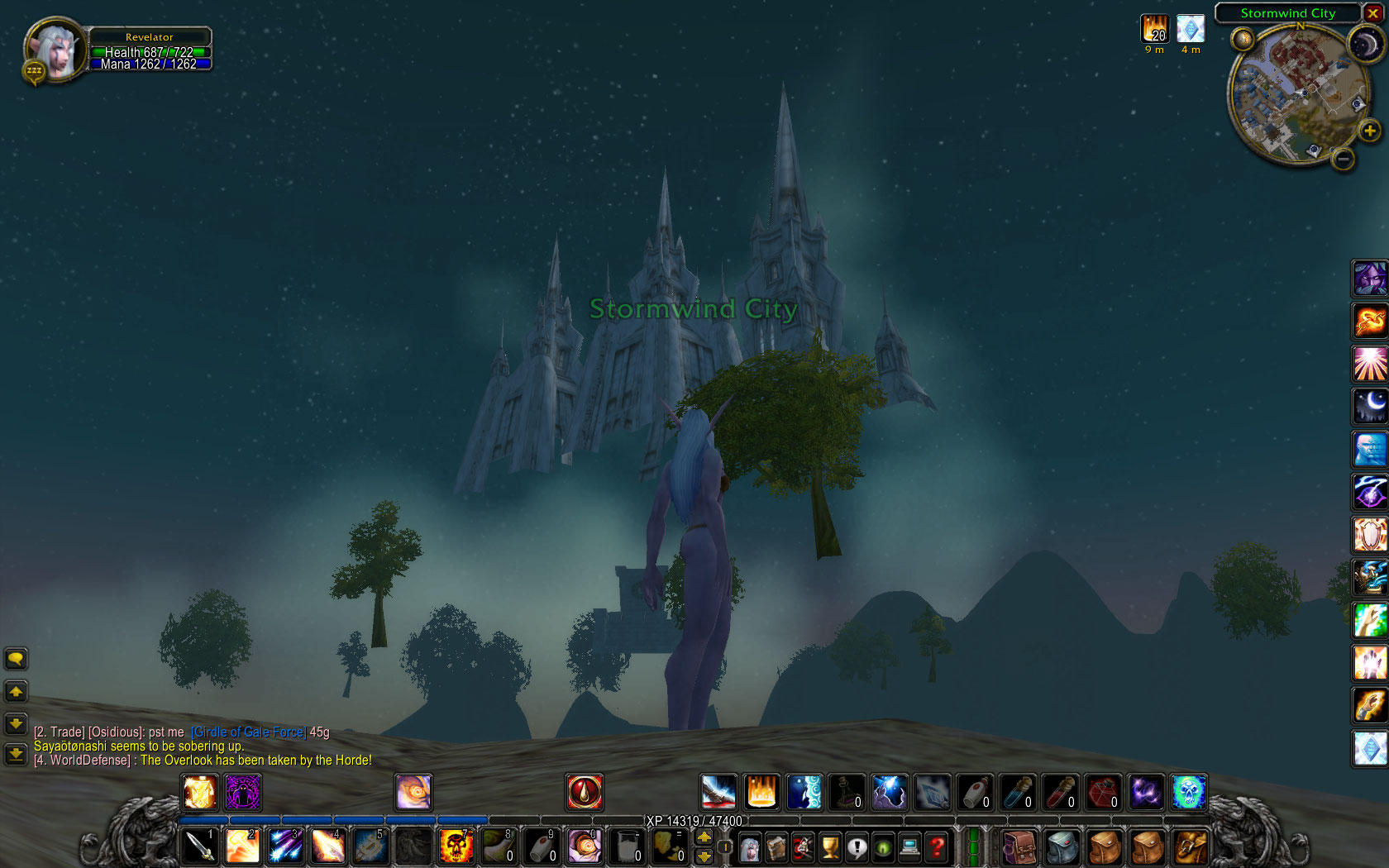Activate the purple hooded figure ability
The height and width of the screenshot is (868, 1389).
click(1369, 278)
